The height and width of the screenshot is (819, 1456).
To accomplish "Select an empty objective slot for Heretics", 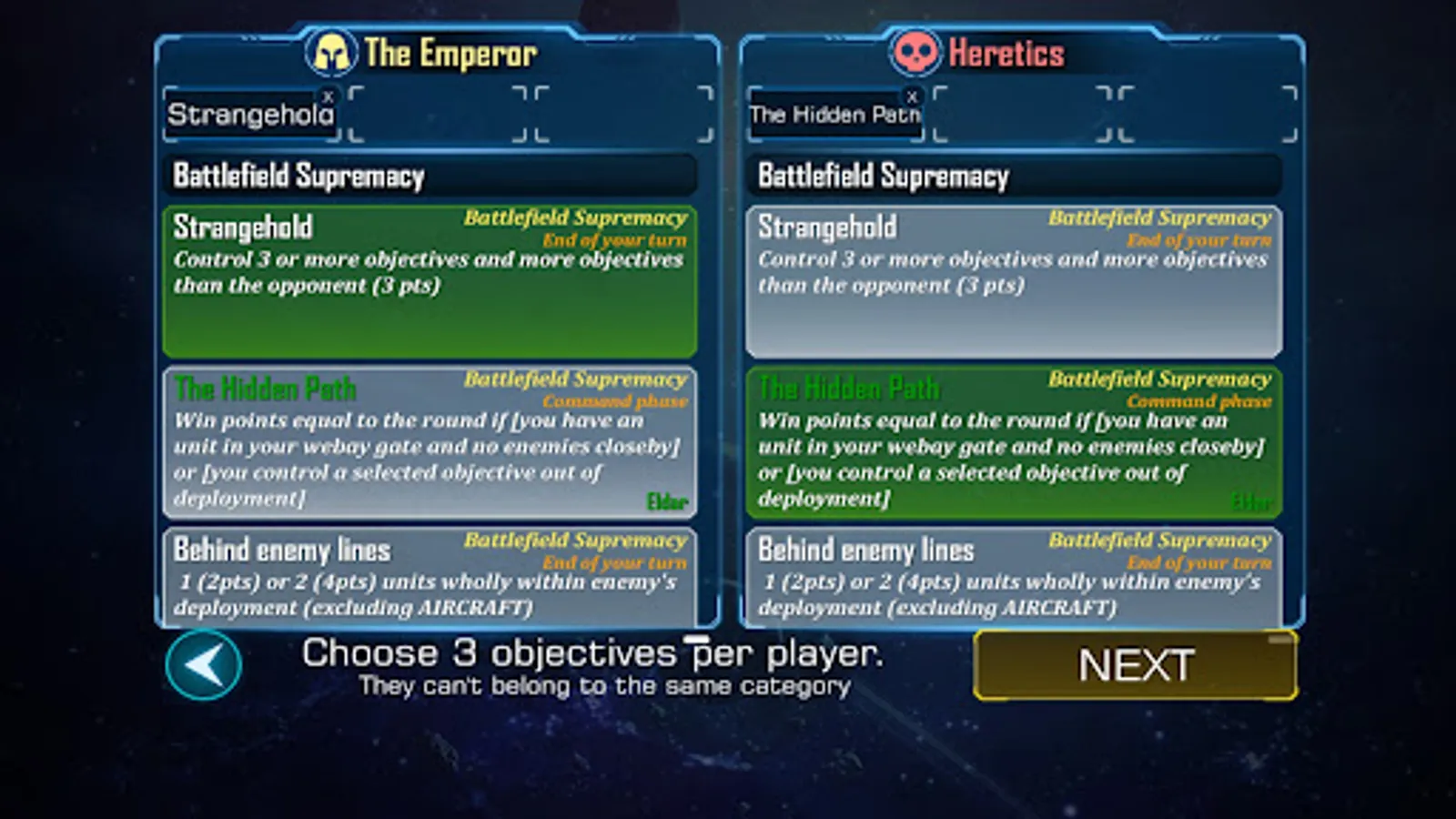I will (1019, 113).
